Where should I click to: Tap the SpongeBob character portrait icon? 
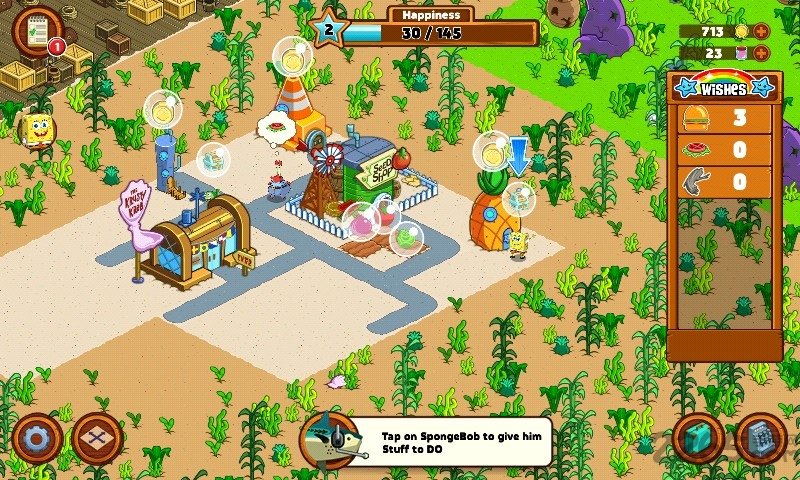tap(39, 128)
